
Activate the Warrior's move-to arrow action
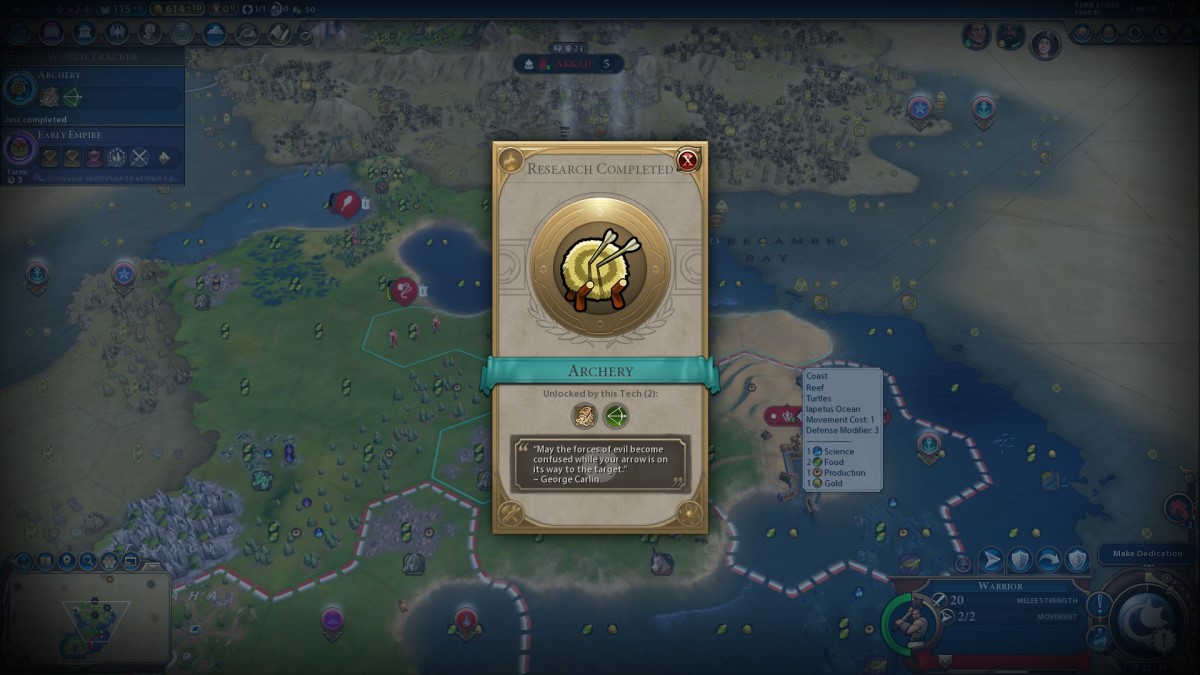991,560
